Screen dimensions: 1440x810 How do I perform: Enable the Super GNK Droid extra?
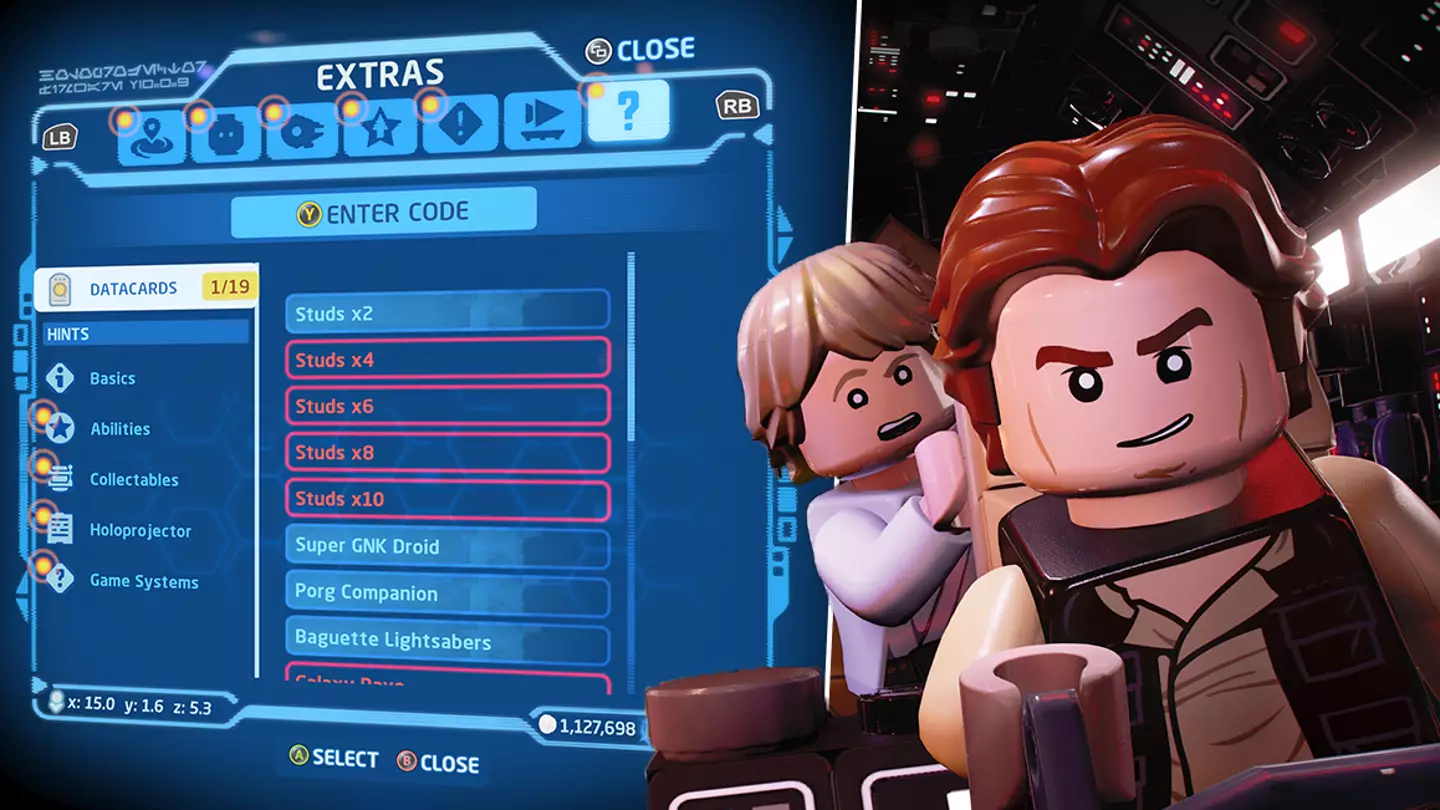click(447, 546)
